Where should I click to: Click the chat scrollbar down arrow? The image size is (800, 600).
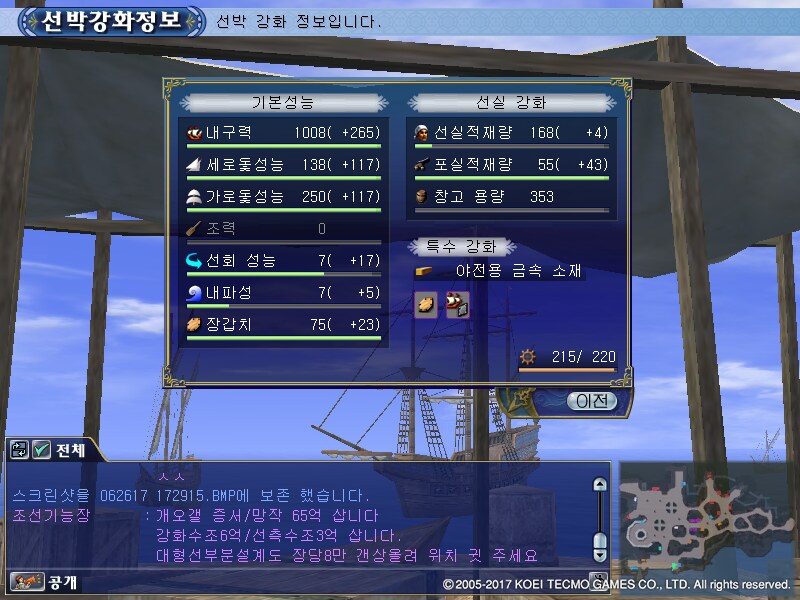[x=600, y=553]
